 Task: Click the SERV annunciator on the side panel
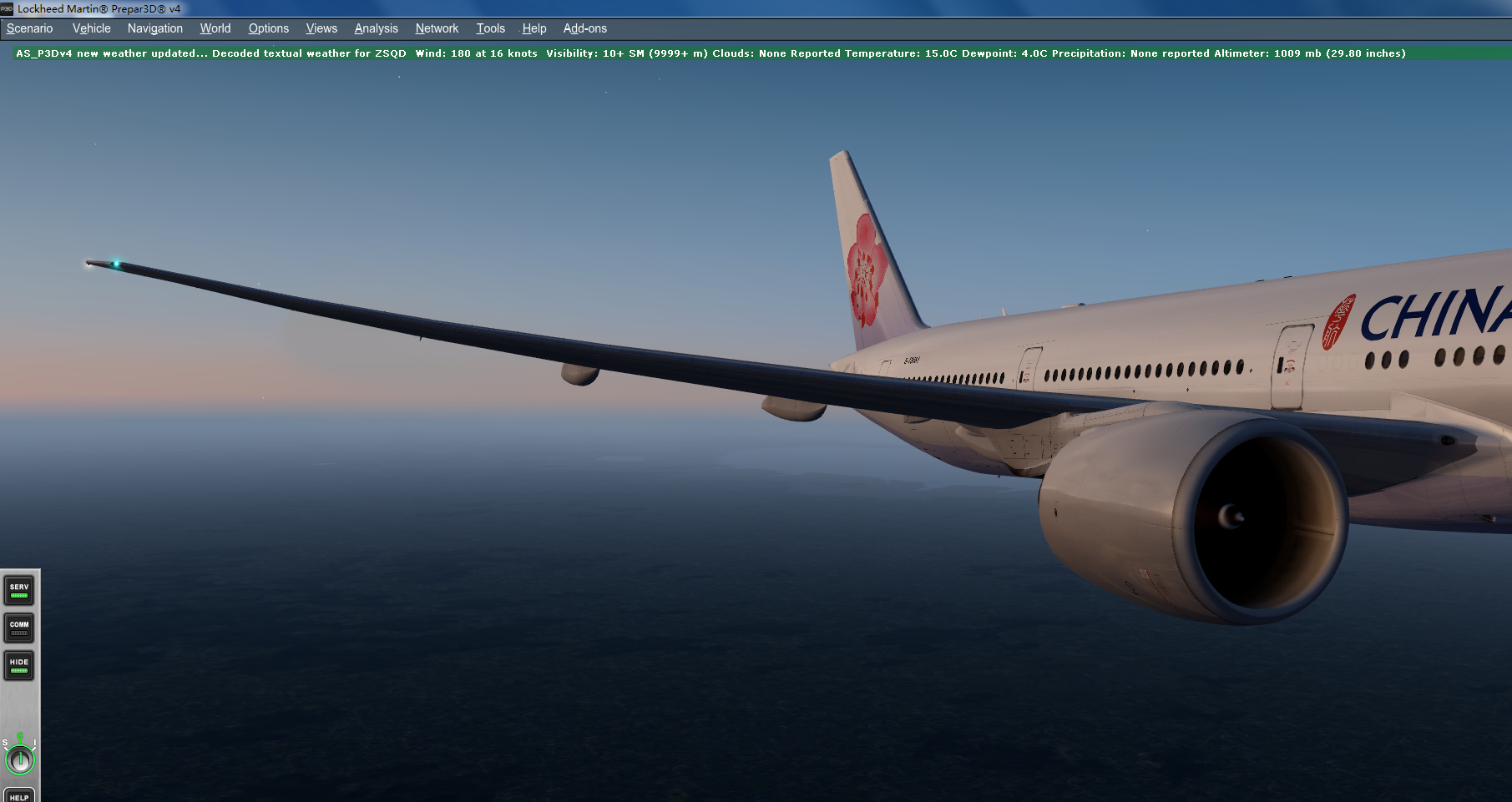coord(18,589)
